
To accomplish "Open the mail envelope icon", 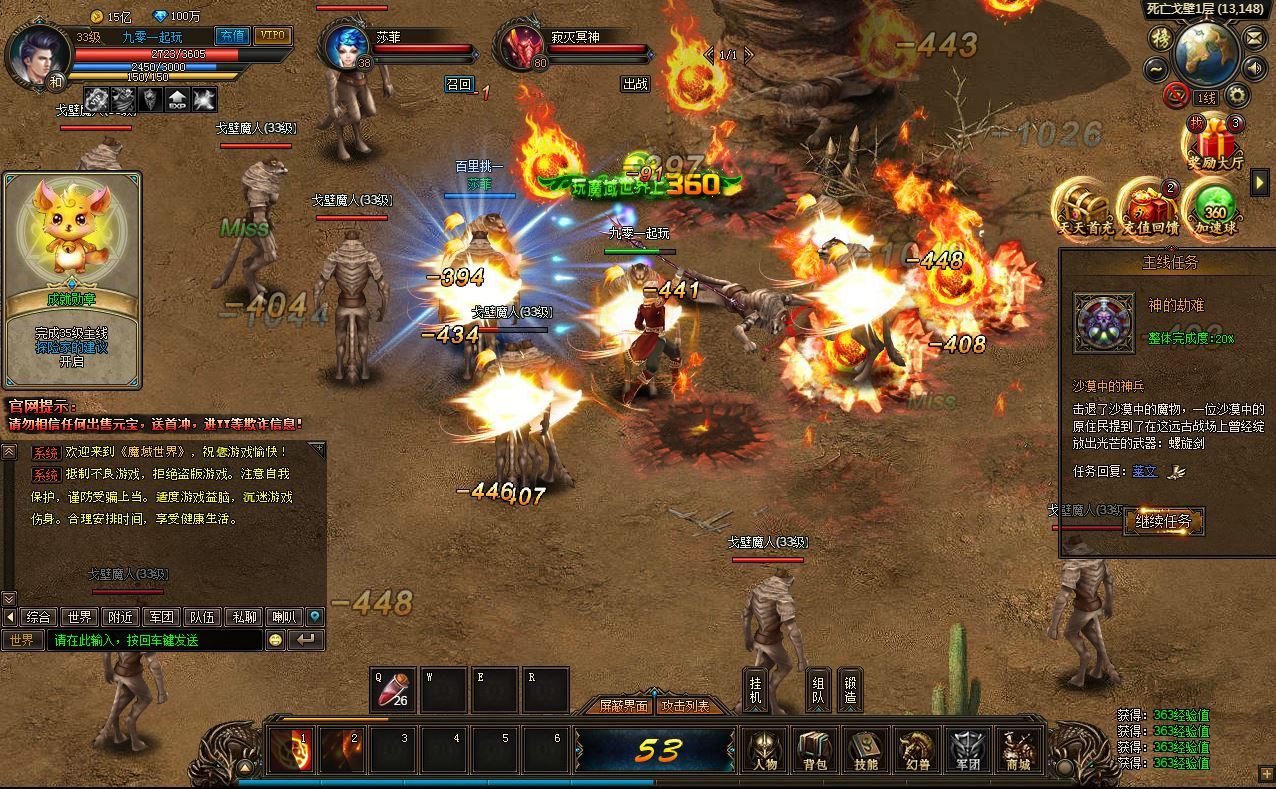I will (x=1253, y=38).
